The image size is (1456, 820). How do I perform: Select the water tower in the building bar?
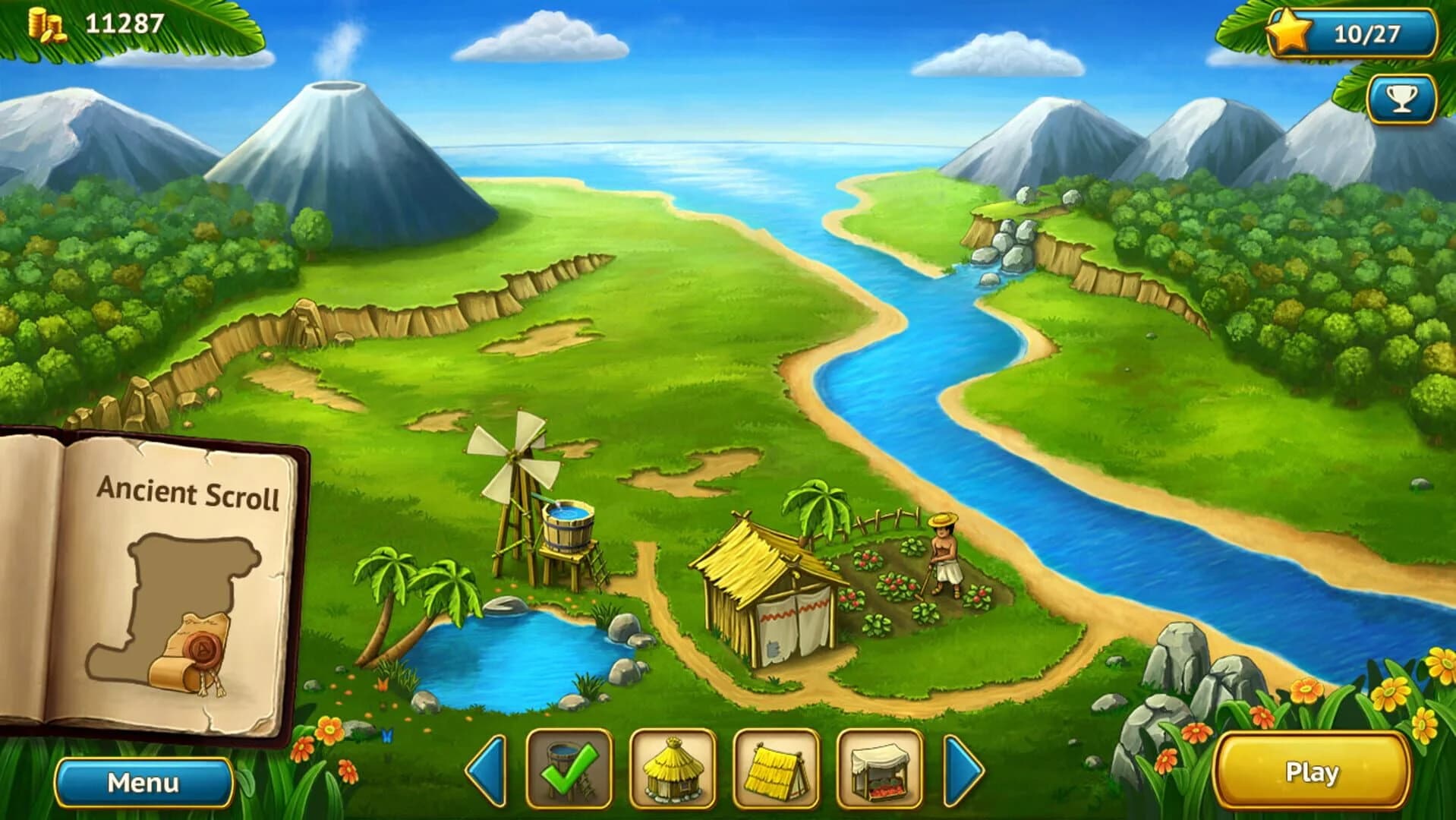tap(571, 769)
